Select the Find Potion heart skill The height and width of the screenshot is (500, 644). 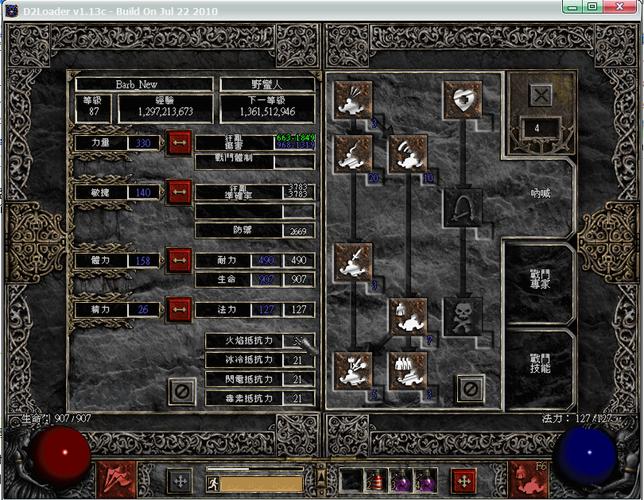pos(462,100)
